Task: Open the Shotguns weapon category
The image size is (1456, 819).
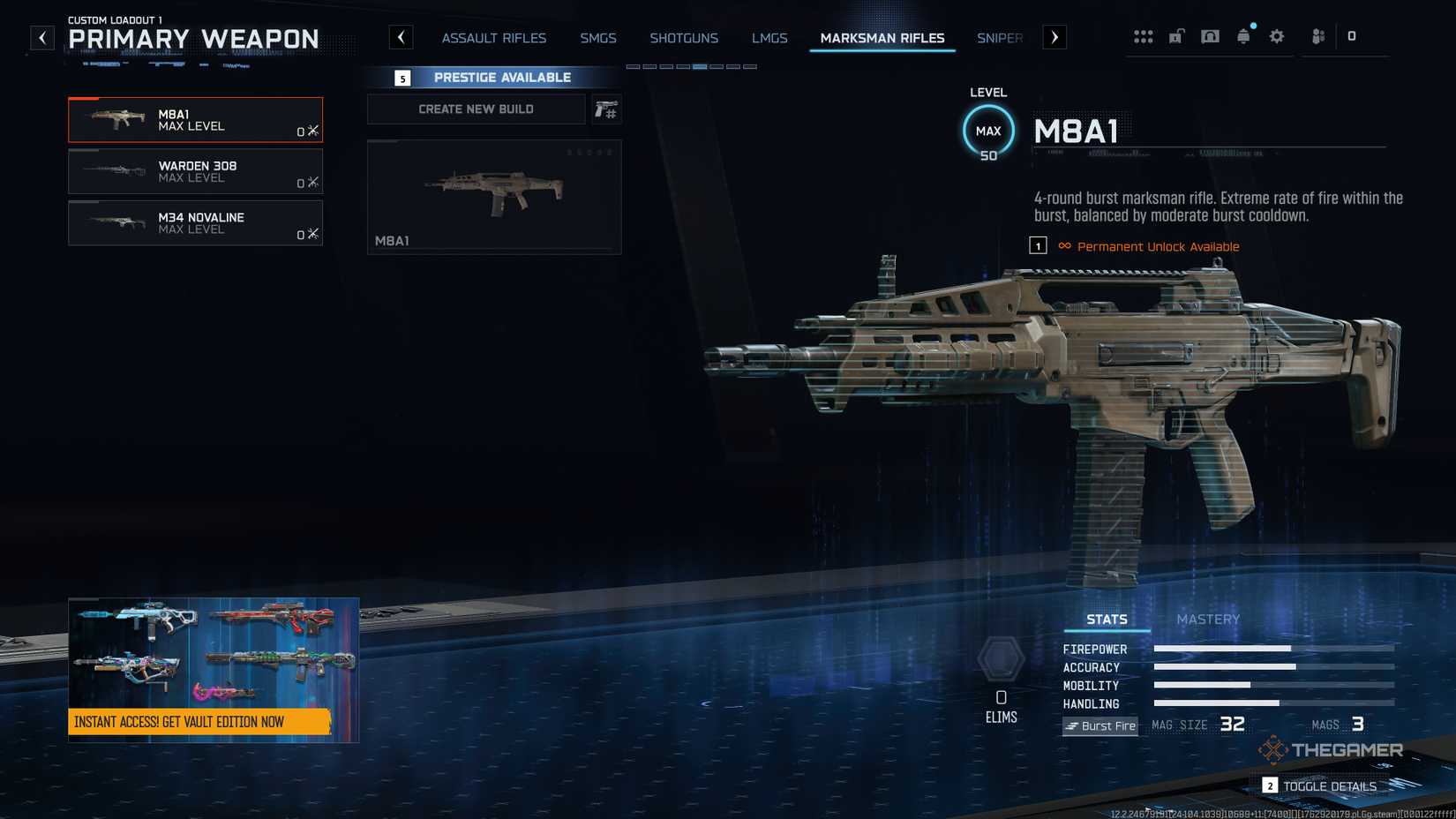Action: [x=684, y=38]
